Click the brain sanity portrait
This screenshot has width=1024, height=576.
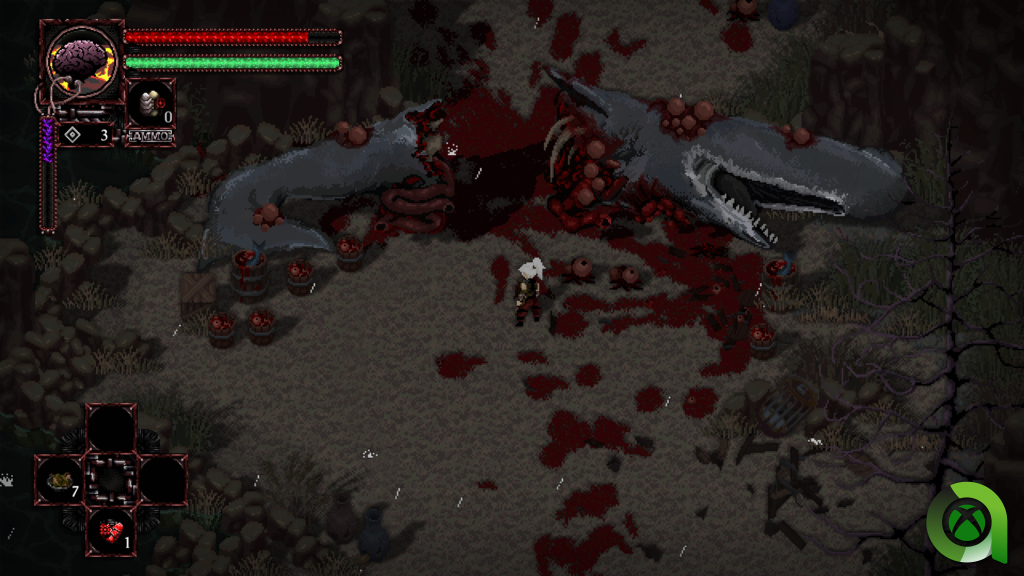82,62
